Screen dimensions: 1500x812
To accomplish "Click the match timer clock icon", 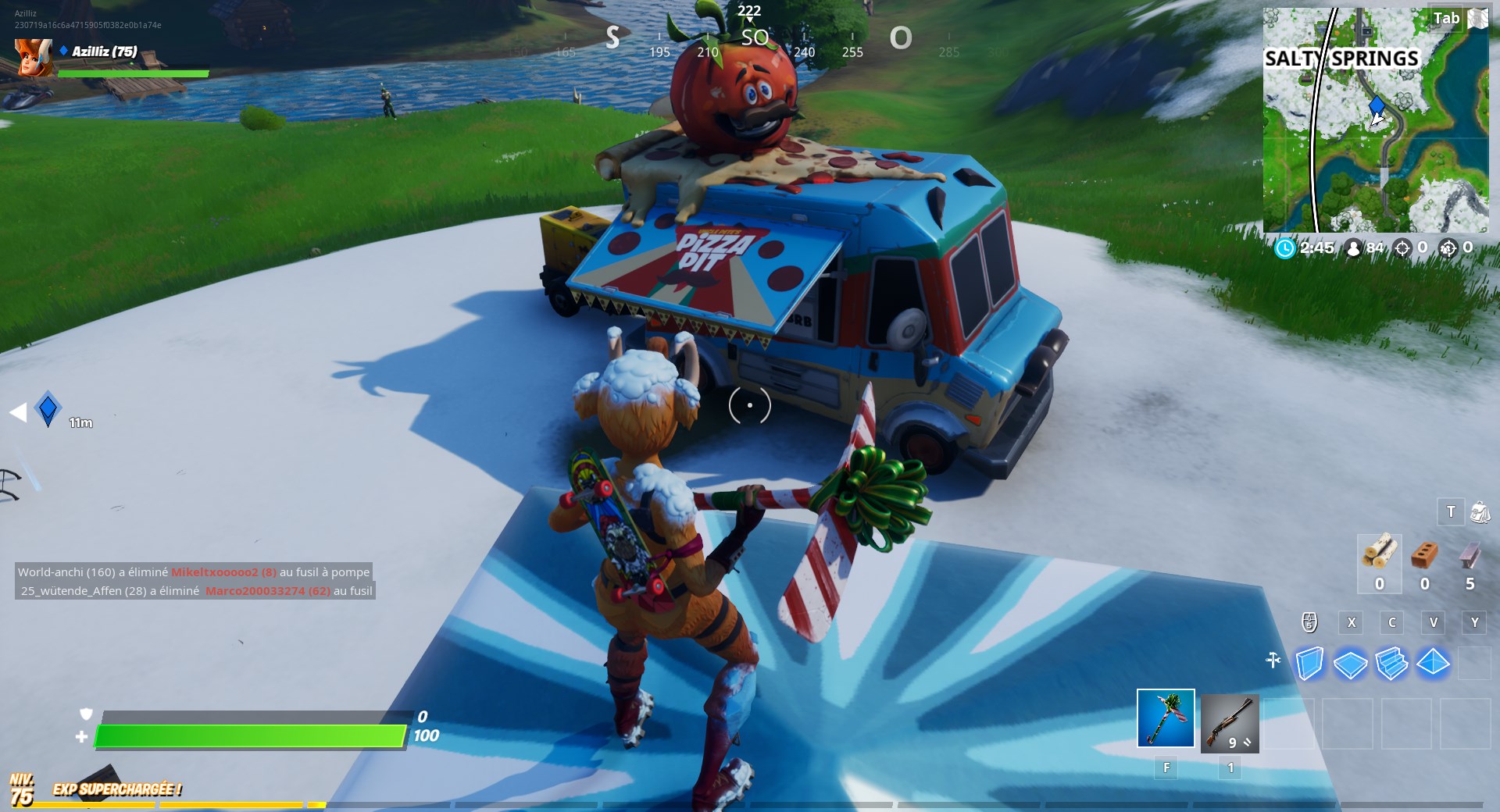I will click(1284, 248).
